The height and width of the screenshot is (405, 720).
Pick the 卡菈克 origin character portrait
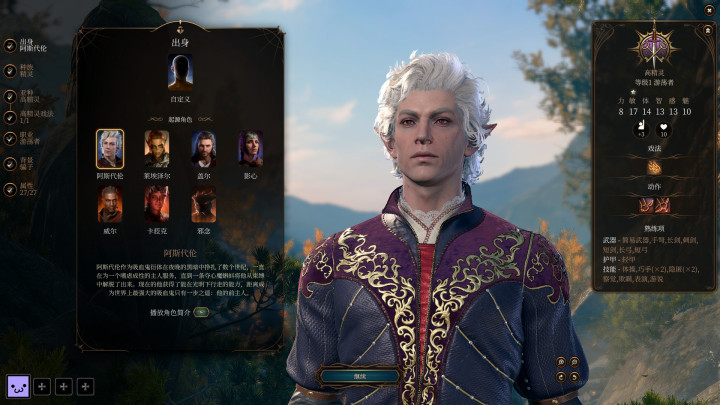156,204
